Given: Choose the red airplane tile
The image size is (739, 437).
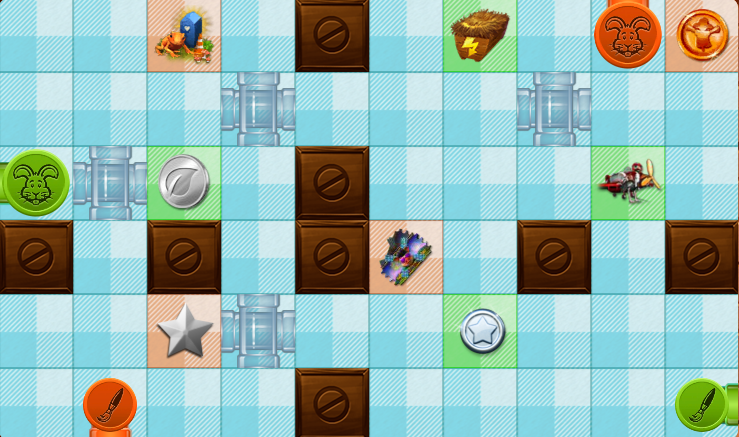Looking at the screenshot, I should click(628, 183).
